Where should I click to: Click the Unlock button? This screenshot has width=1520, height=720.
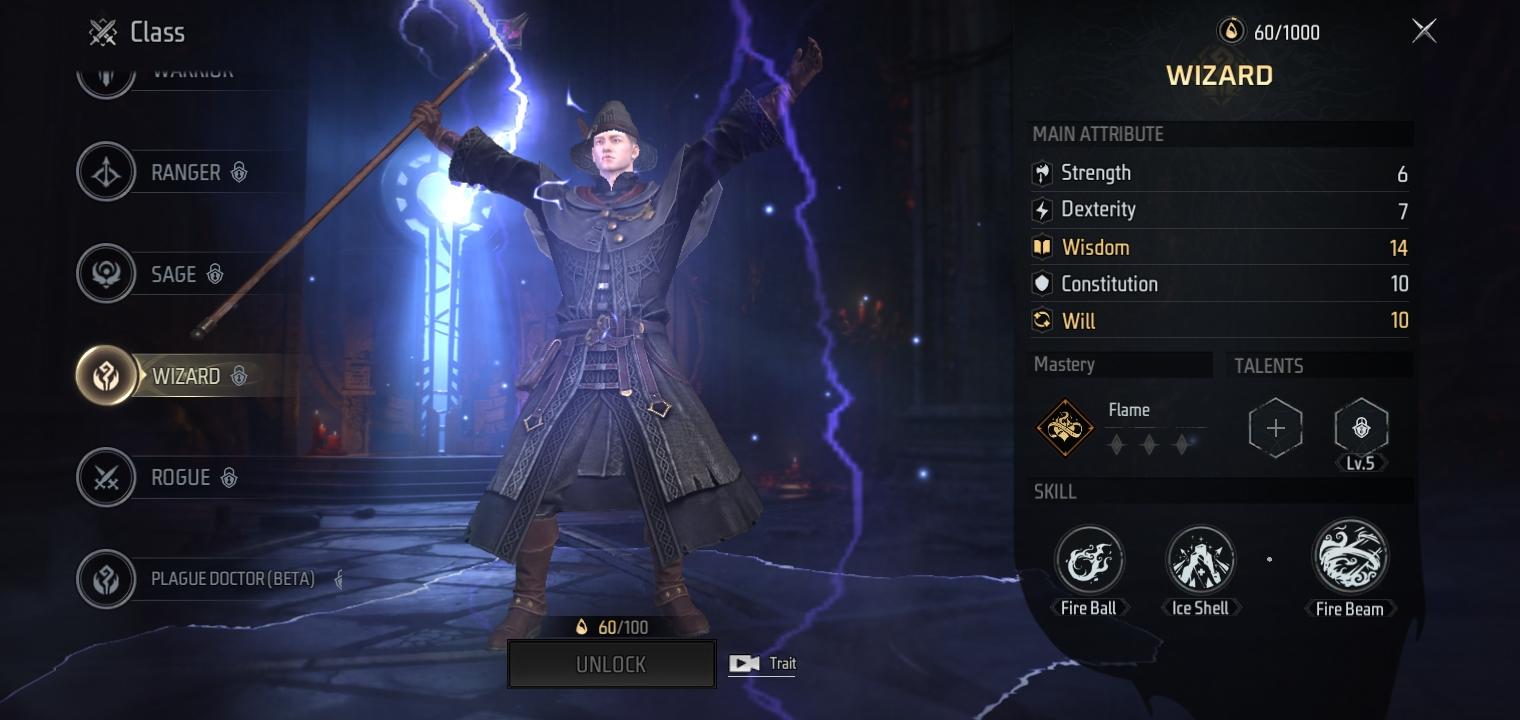[x=611, y=664]
